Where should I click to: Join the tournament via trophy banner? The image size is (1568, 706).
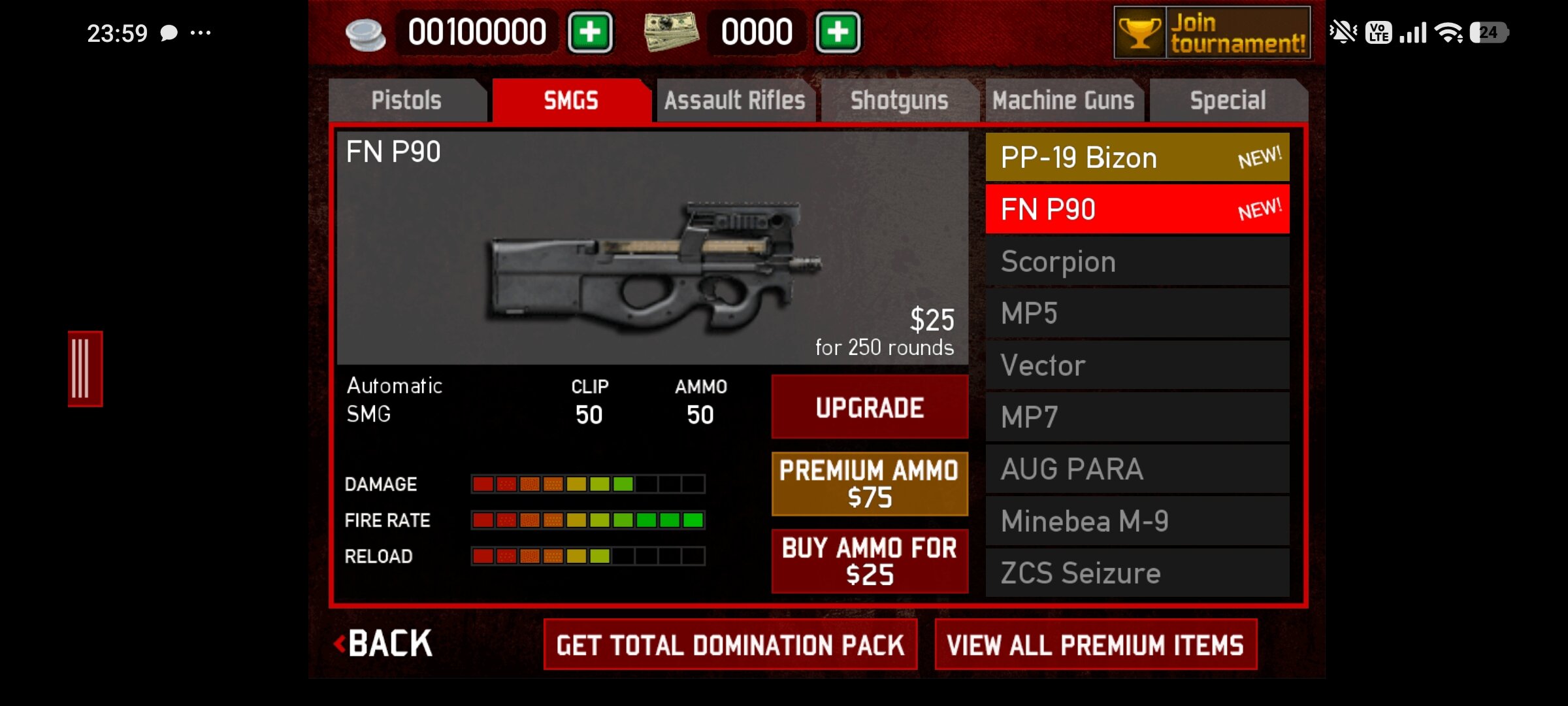[x=1212, y=33]
